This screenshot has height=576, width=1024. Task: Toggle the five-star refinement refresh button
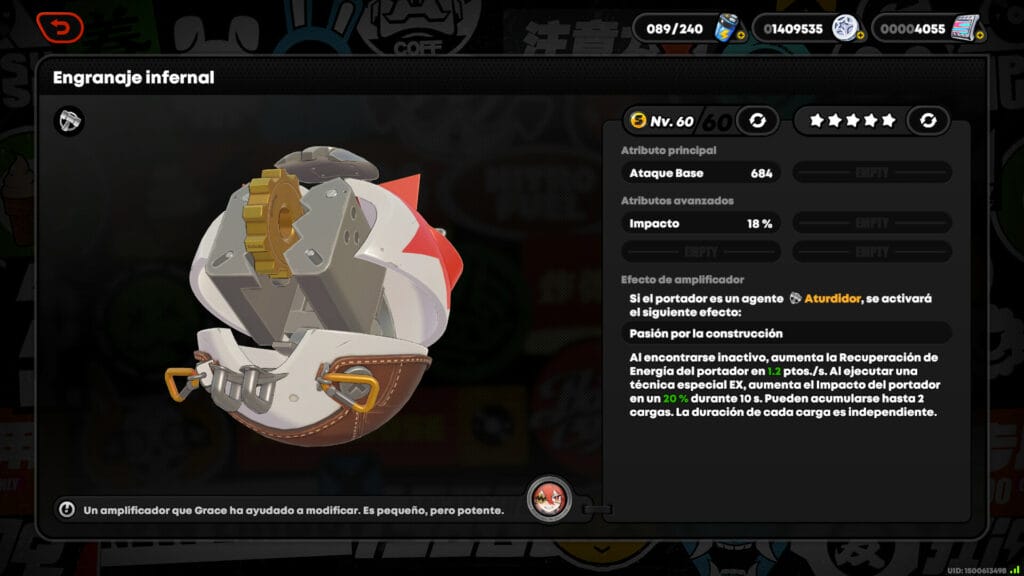928,121
